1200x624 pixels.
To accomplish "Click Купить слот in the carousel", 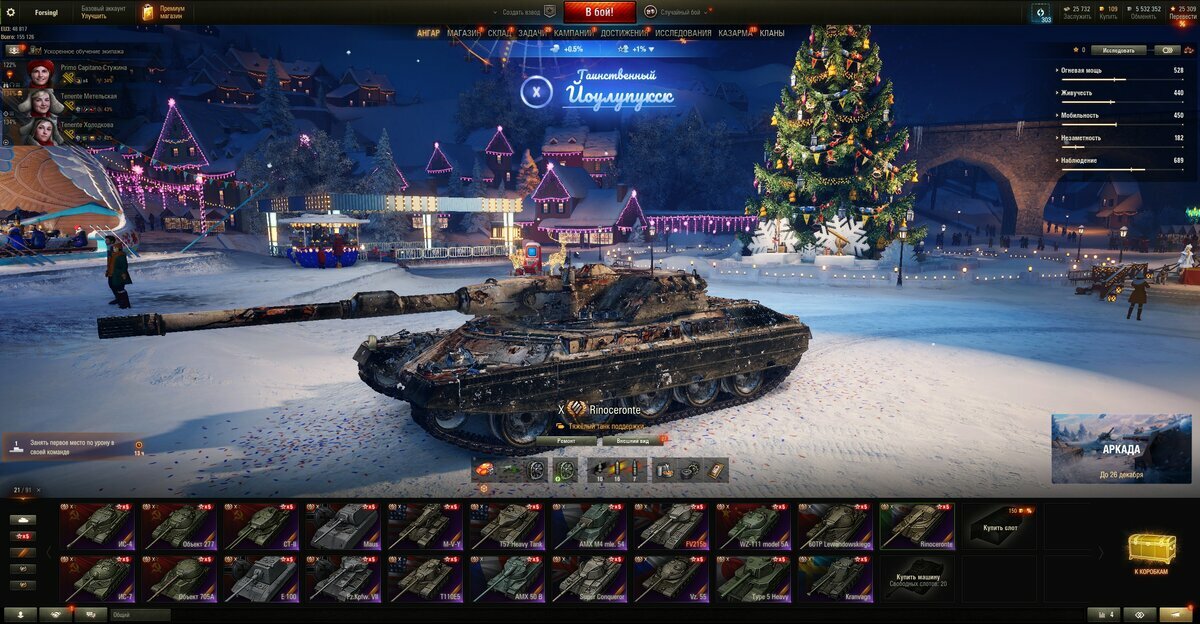I will (x=999, y=526).
